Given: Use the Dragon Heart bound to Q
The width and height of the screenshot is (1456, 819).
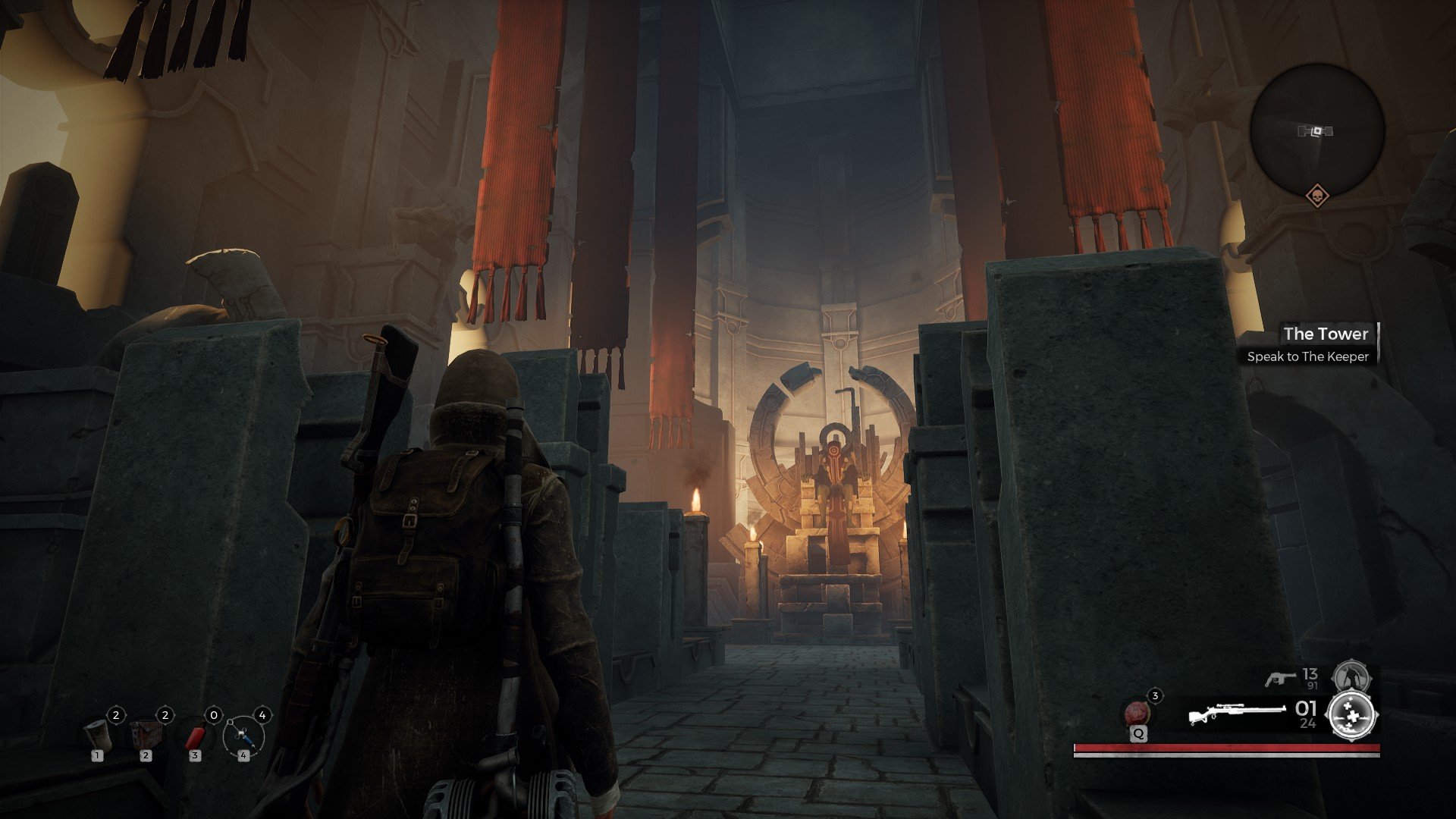Looking at the screenshot, I should [1137, 713].
